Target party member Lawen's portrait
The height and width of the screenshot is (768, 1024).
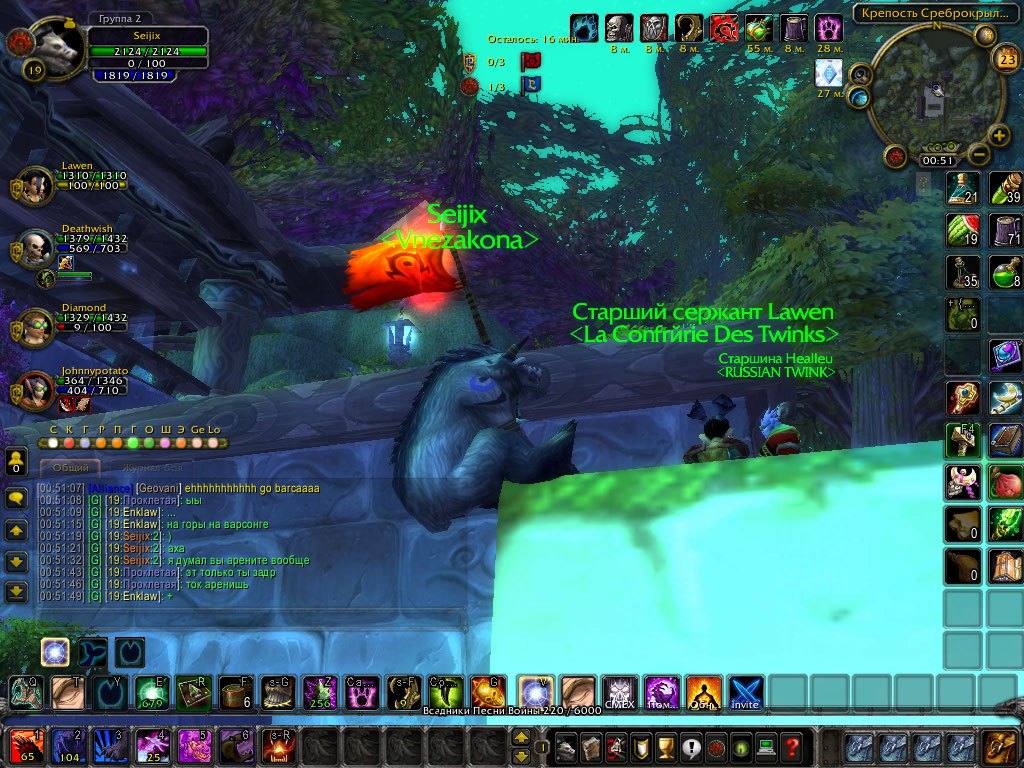[36, 185]
